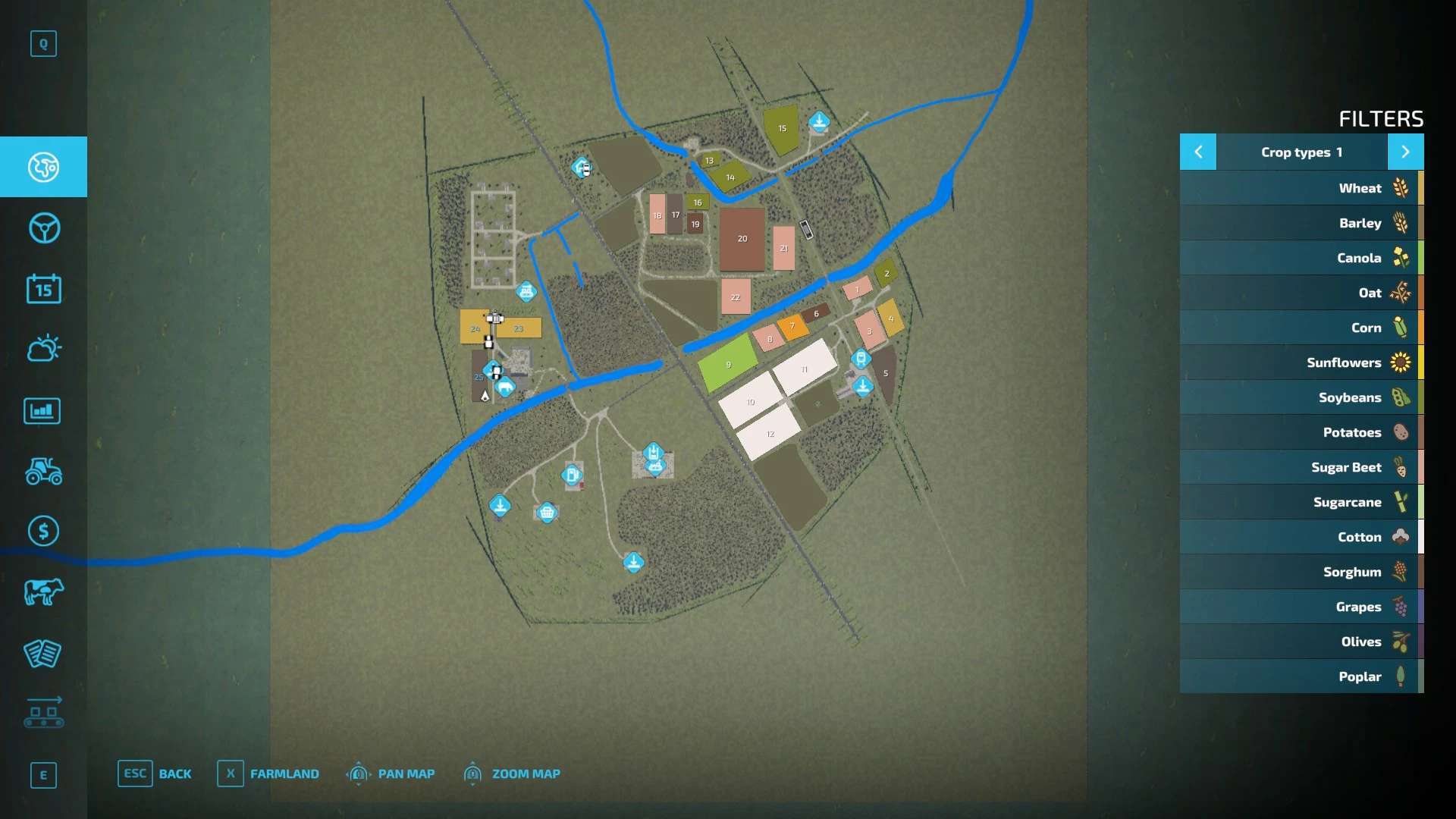This screenshot has height=819, width=1456.
Task: Select the shop basket marker on the map
Action: [548, 513]
